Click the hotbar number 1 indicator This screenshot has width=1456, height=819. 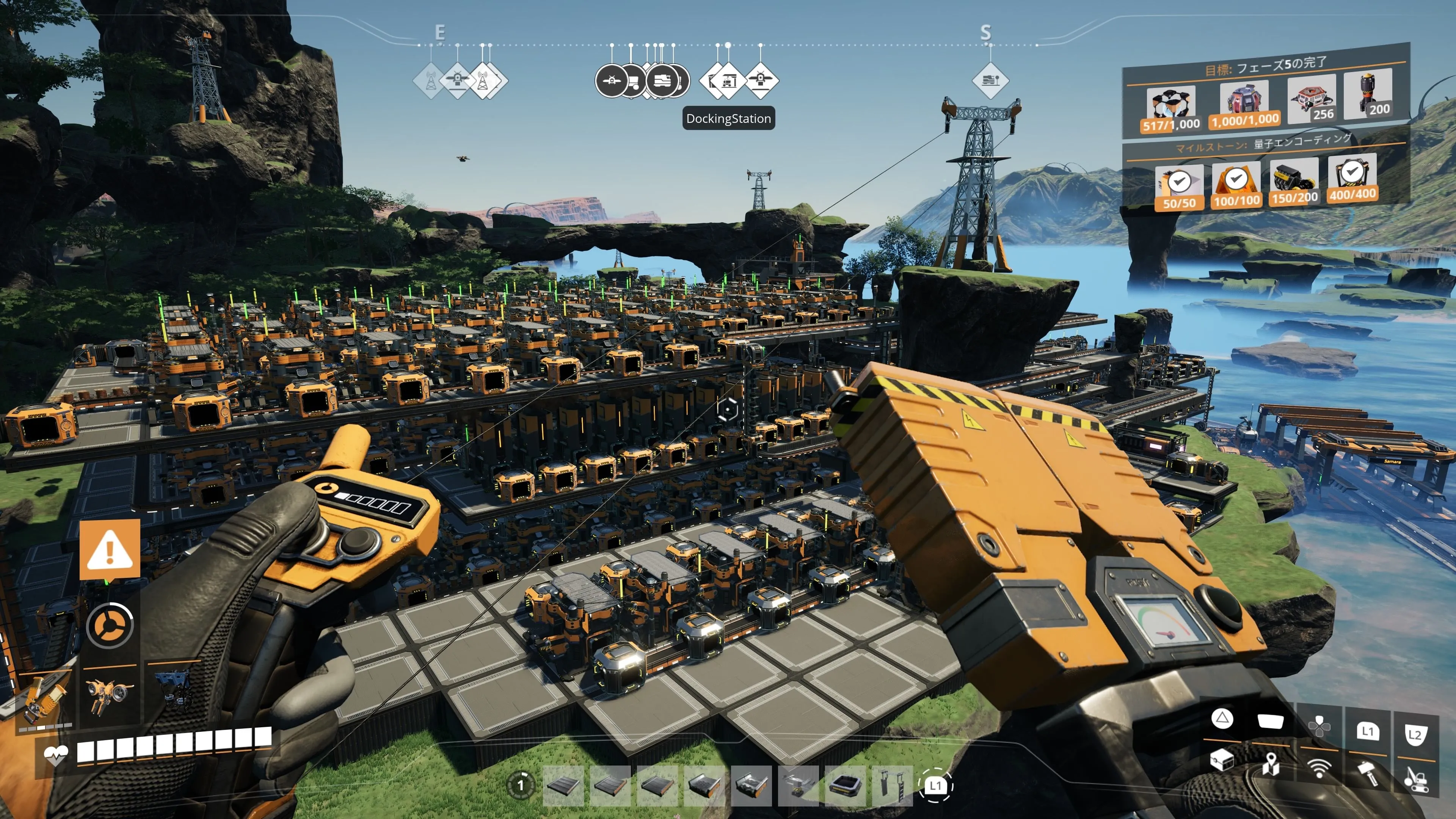click(521, 784)
